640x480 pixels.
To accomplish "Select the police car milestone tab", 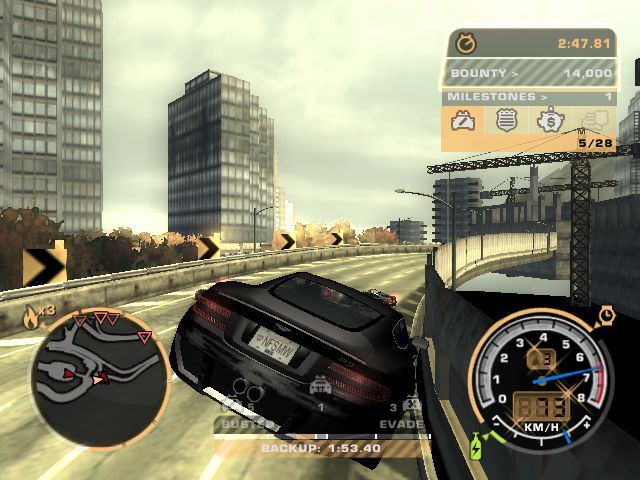I will click(x=463, y=121).
